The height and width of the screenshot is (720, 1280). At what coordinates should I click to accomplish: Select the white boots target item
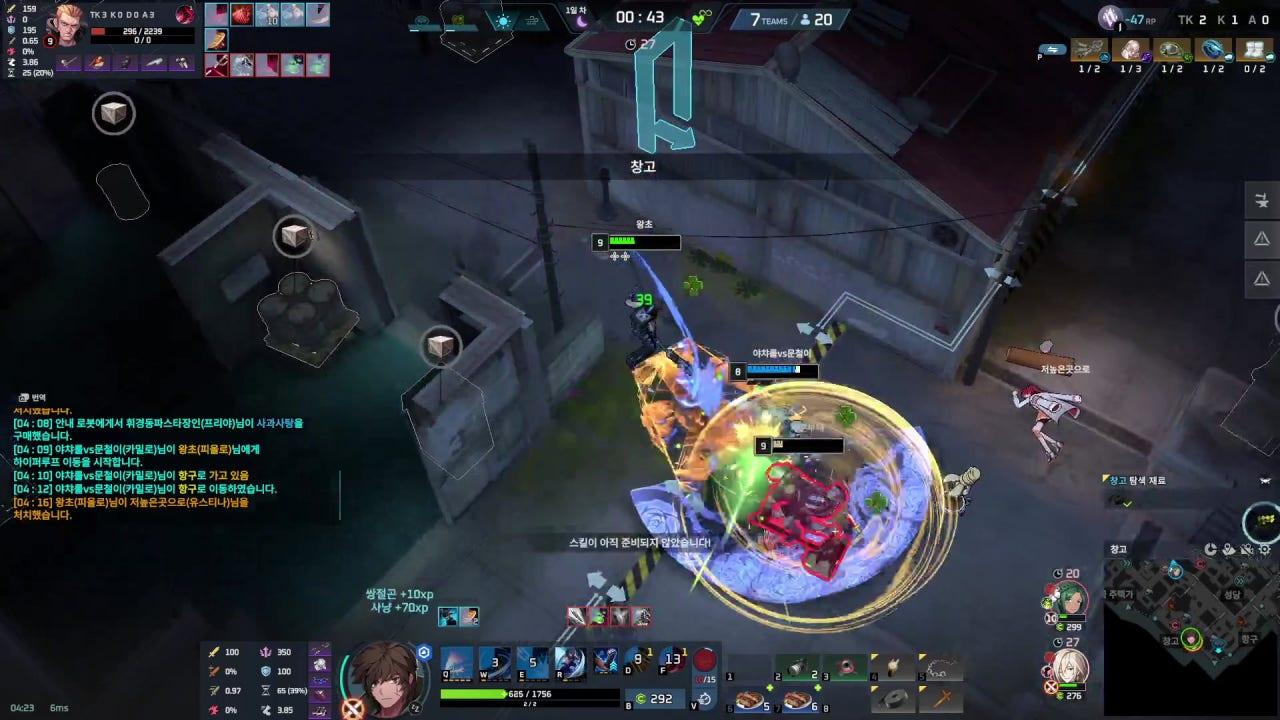coord(1254,50)
